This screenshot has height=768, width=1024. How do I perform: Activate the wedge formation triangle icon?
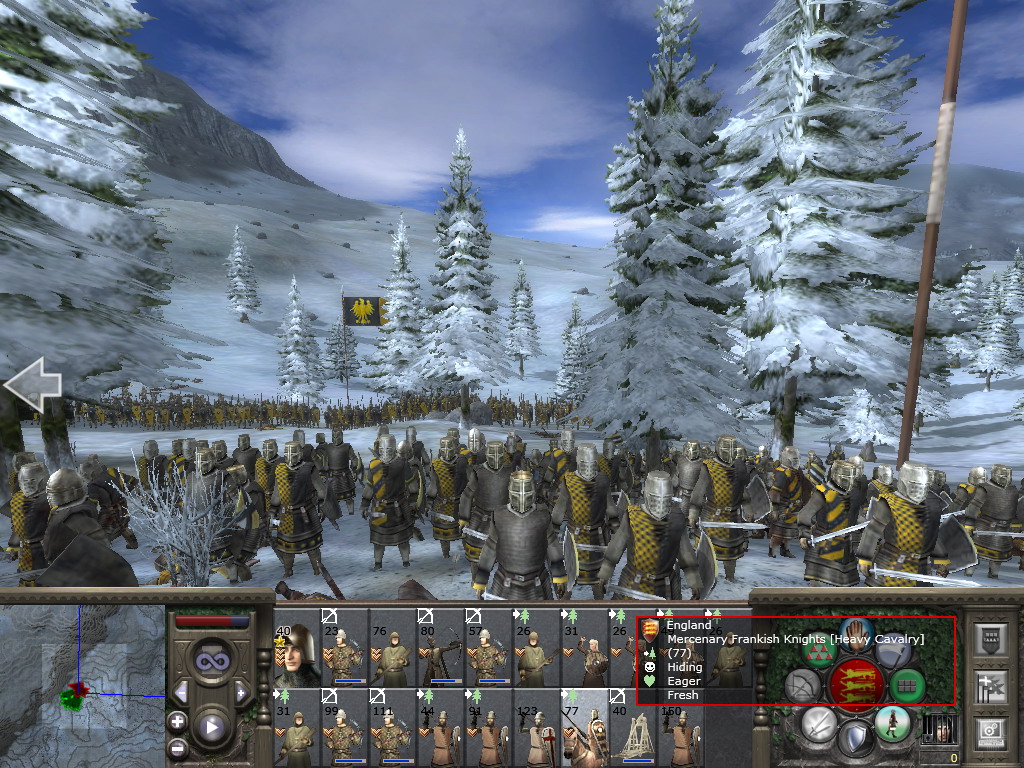(x=820, y=652)
